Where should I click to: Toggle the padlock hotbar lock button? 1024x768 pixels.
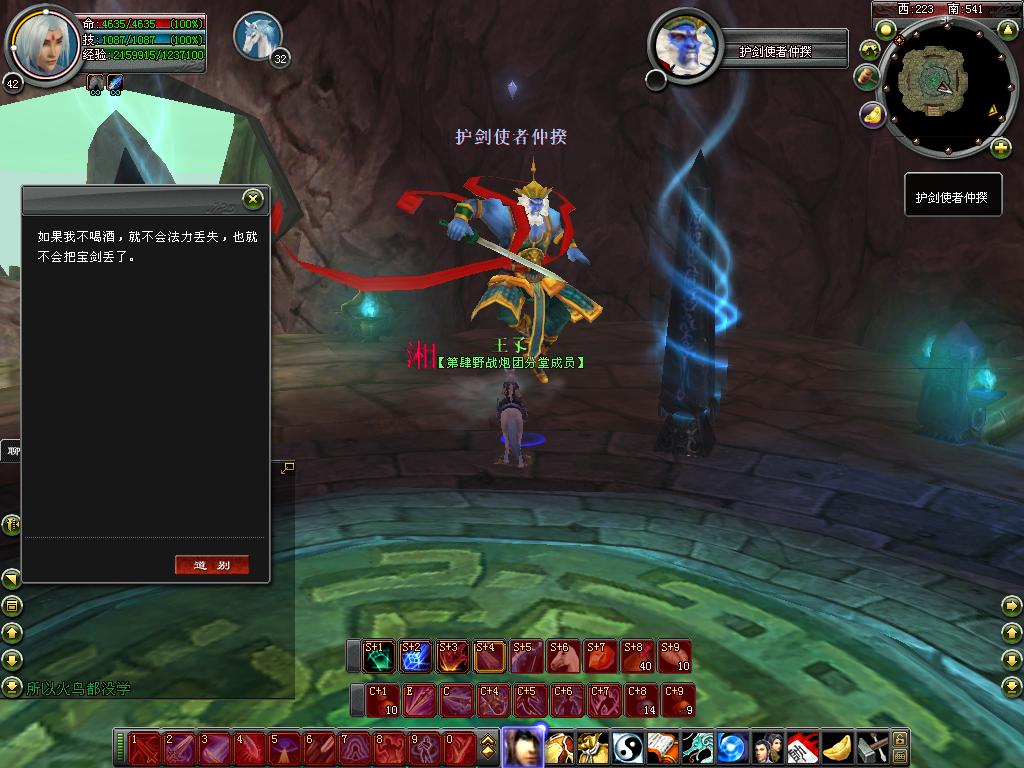900,739
